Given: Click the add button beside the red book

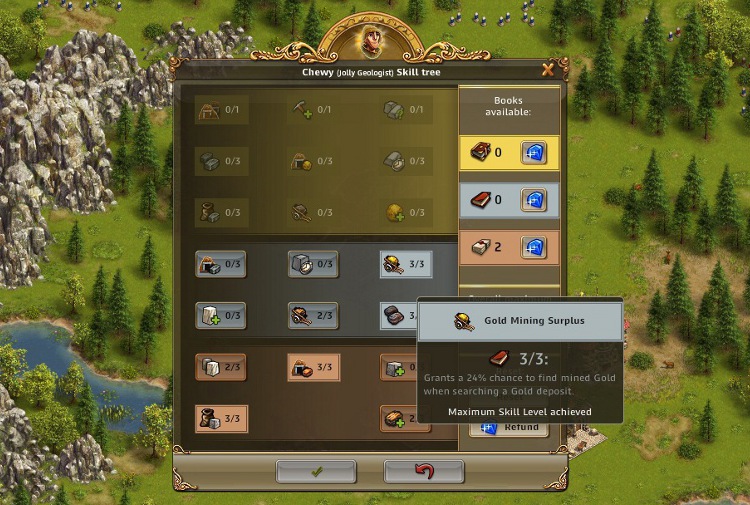Looking at the screenshot, I should pyautogui.click(x=534, y=200).
